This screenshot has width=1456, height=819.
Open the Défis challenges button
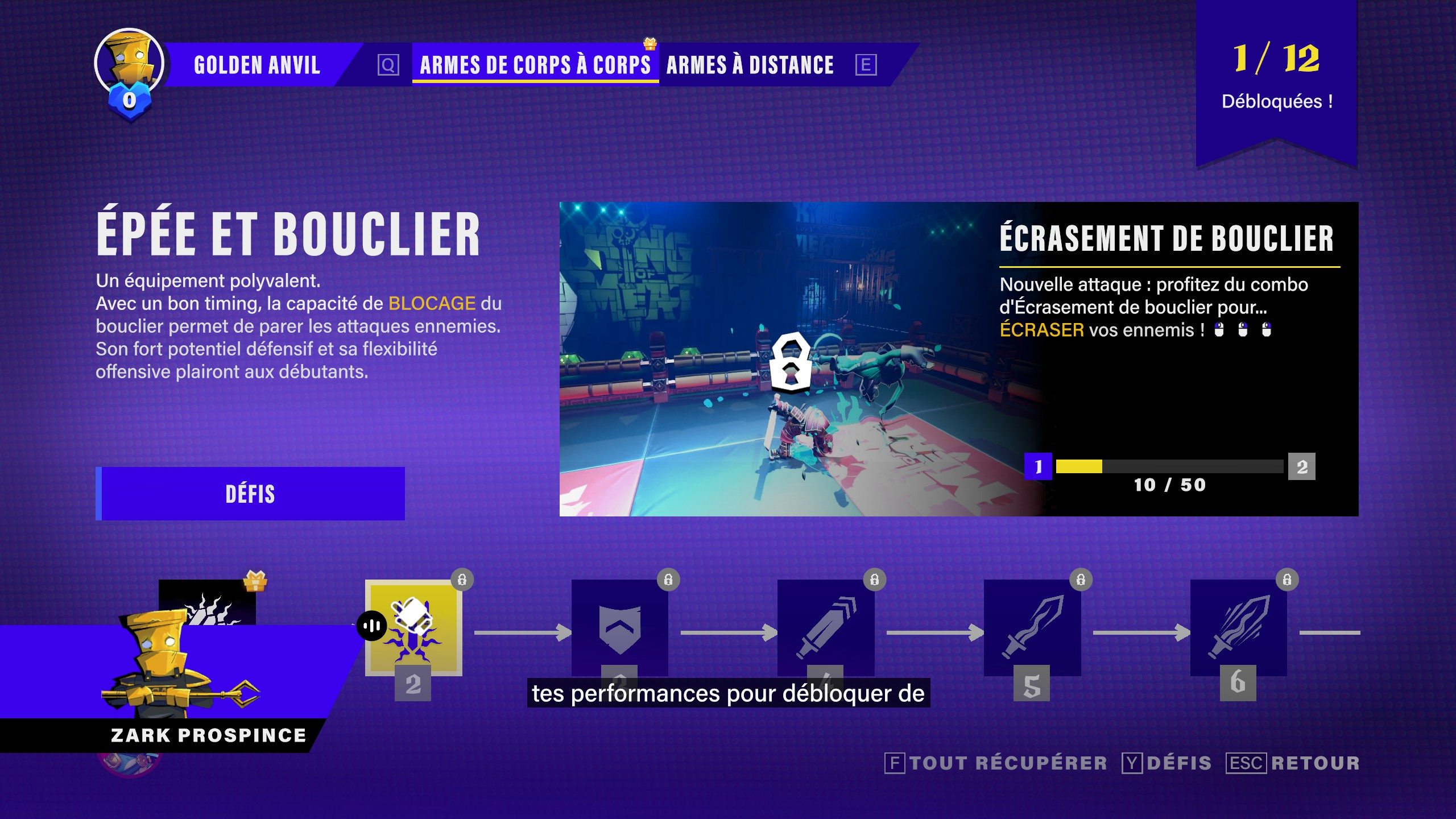250,493
